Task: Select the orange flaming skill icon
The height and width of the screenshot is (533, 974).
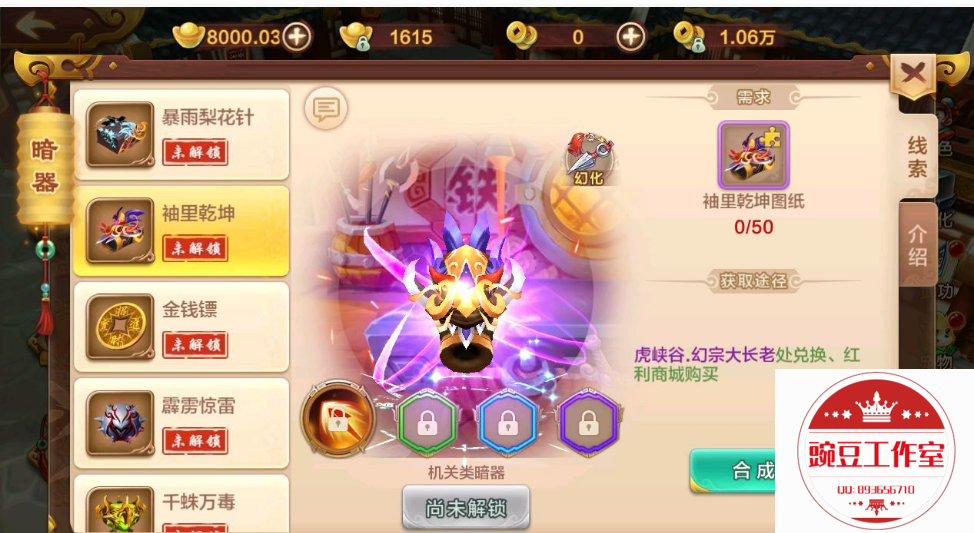Action: [x=337, y=420]
